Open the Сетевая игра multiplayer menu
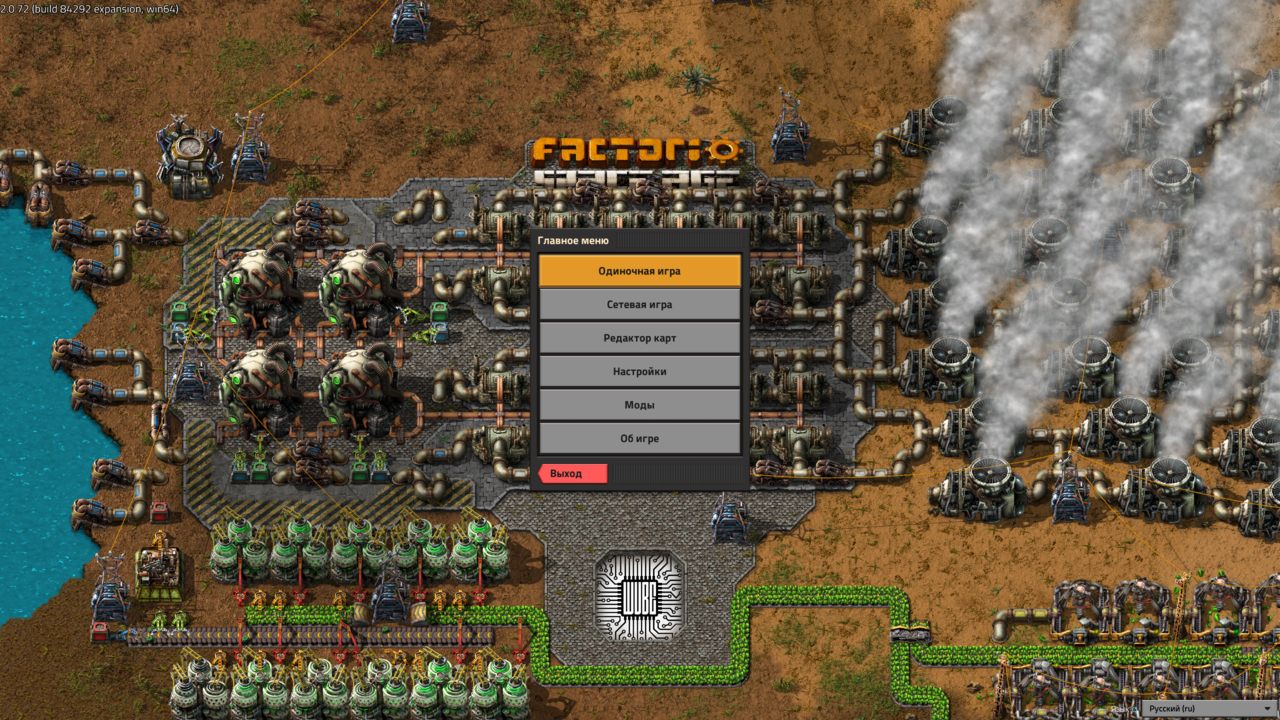Viewport: 1280px width, 720px height. point(640,304)
